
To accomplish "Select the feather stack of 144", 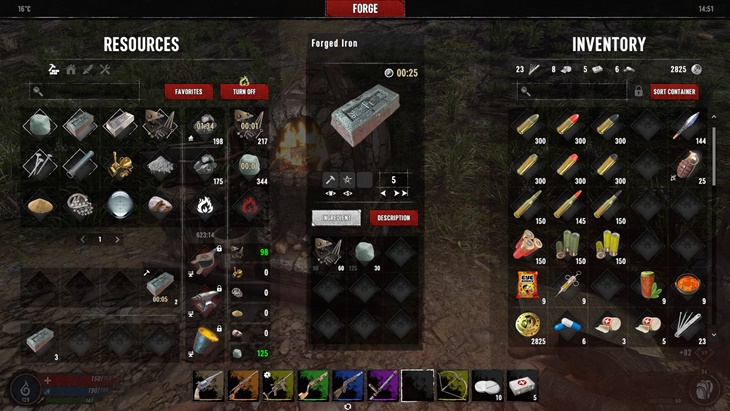I will tap(687, 126).
